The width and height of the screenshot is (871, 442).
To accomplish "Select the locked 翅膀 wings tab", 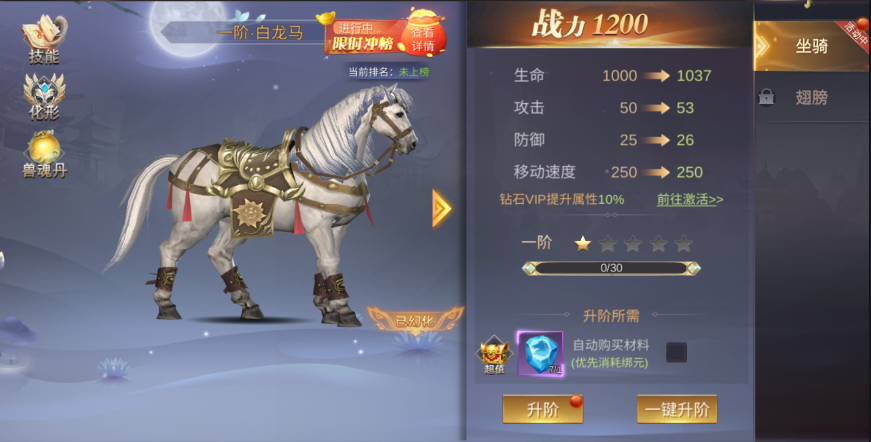I will pos(811,98).
